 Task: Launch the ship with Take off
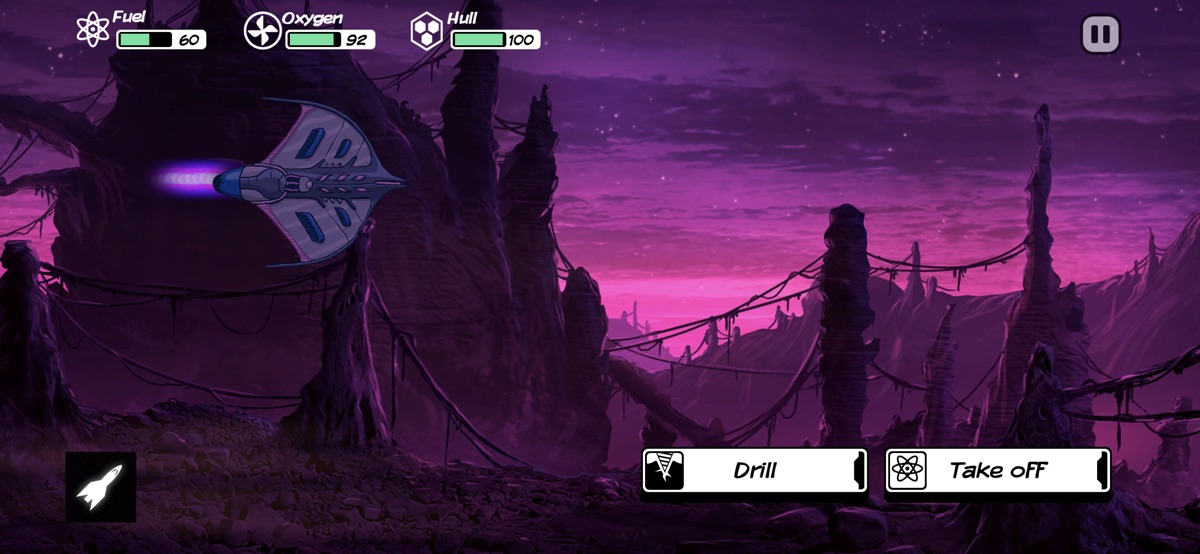click(x=997, y=470)
